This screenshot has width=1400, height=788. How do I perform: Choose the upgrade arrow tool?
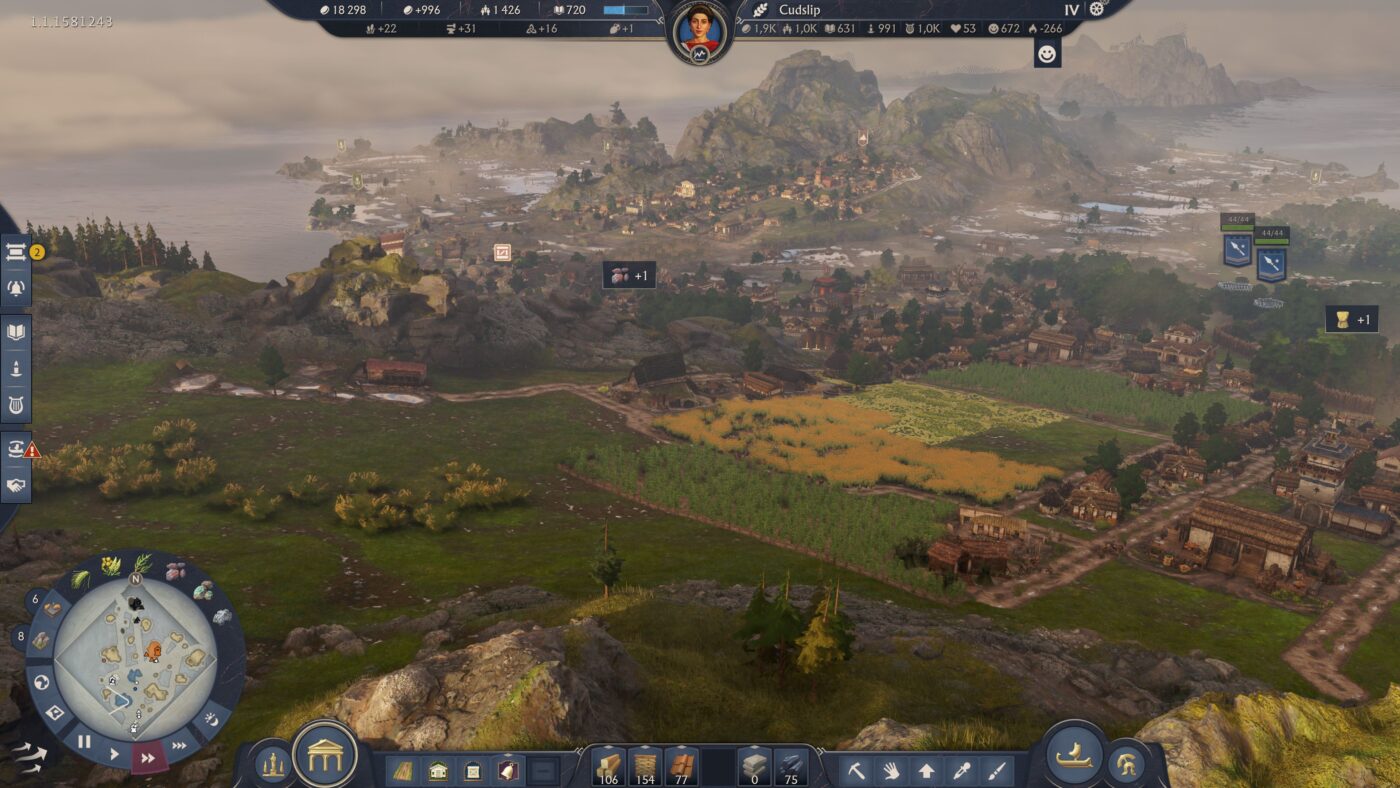927,770
